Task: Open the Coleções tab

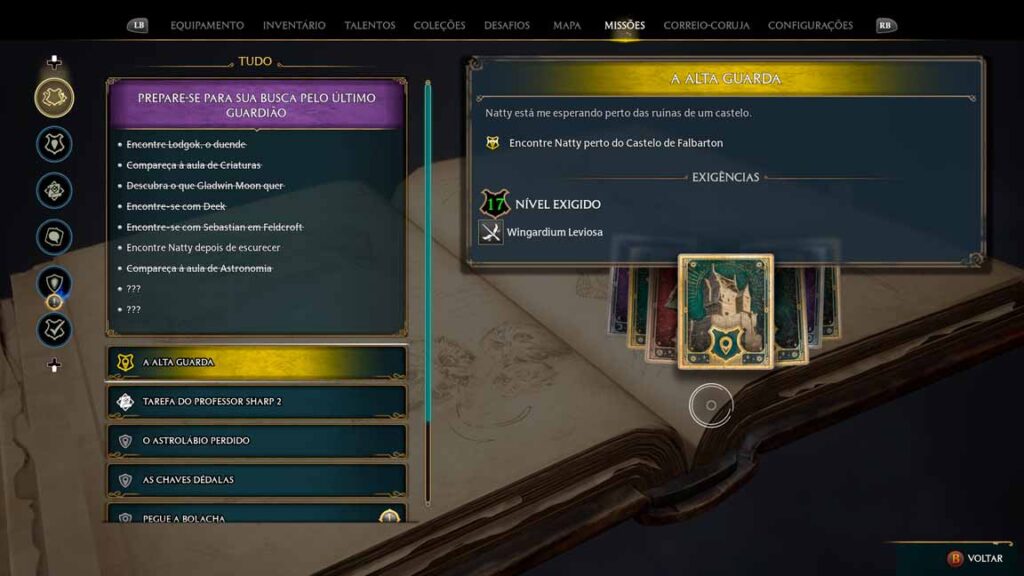Action: [x=439, y=25]
